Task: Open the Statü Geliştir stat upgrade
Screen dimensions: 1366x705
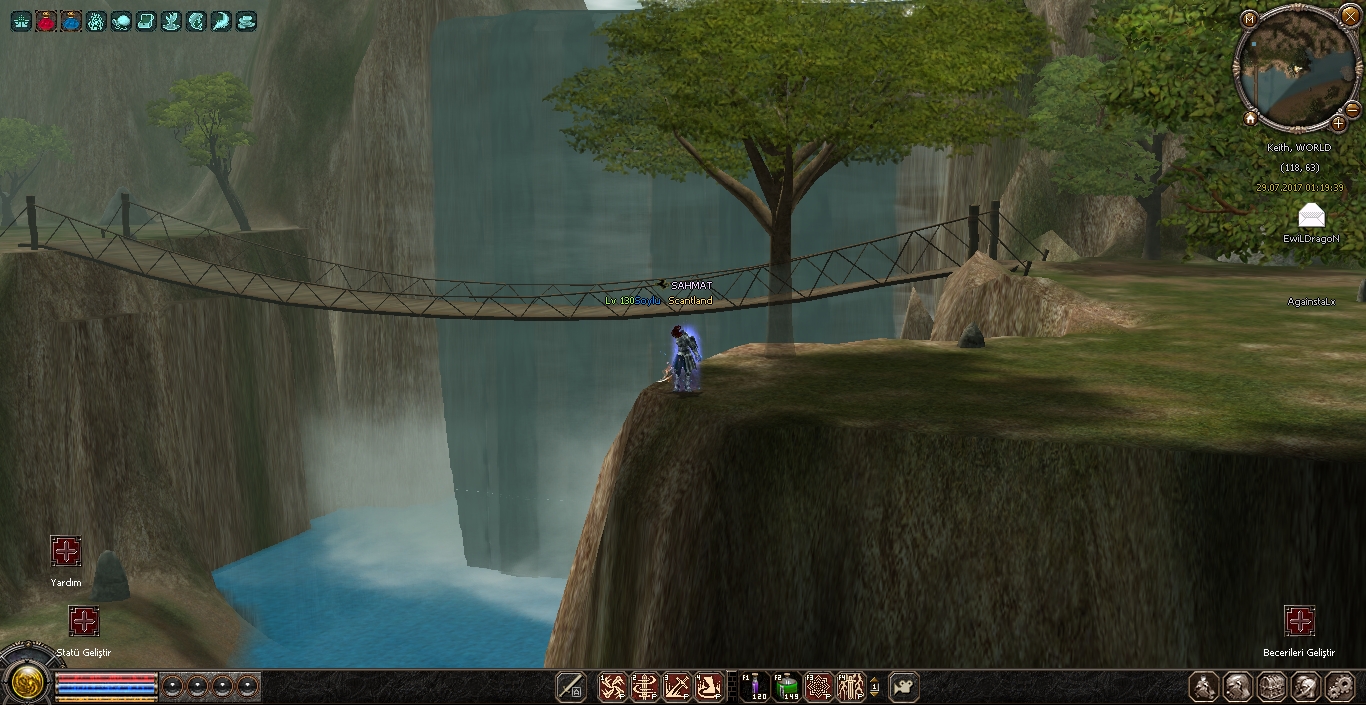Action: pyautogui.click(x=84, y=621)
